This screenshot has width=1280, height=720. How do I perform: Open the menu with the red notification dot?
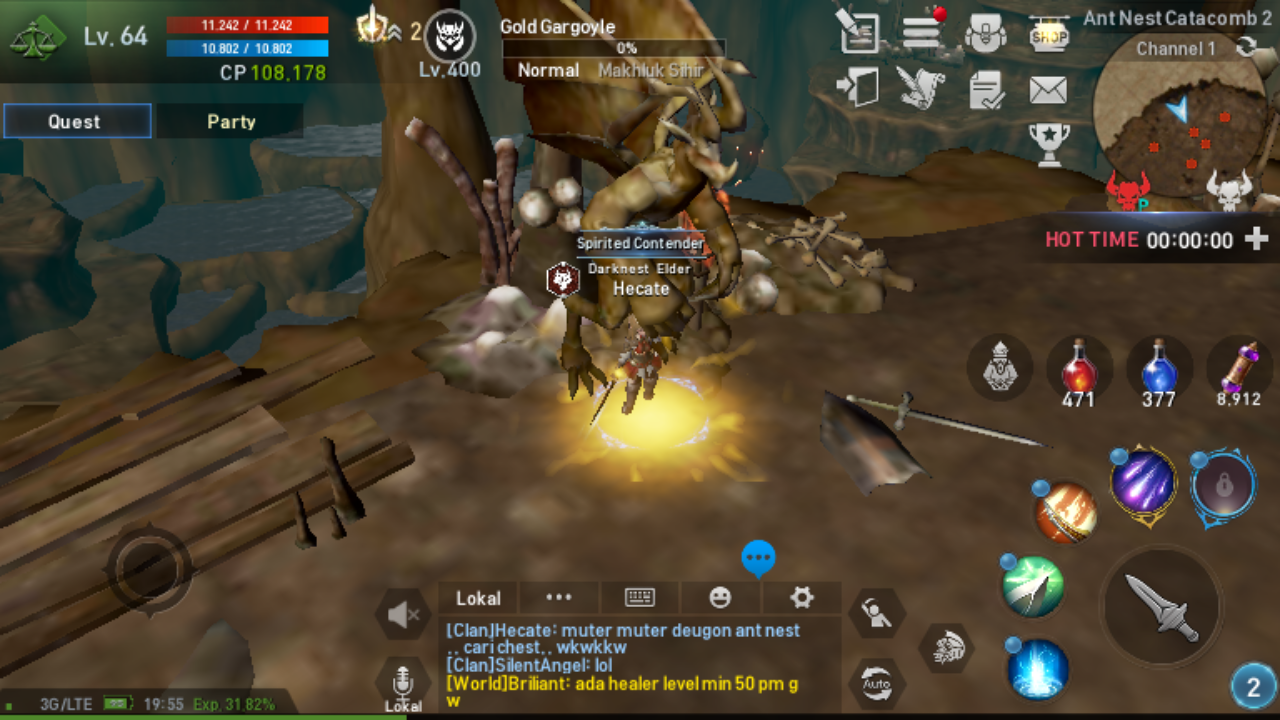[x=920, y=30]
